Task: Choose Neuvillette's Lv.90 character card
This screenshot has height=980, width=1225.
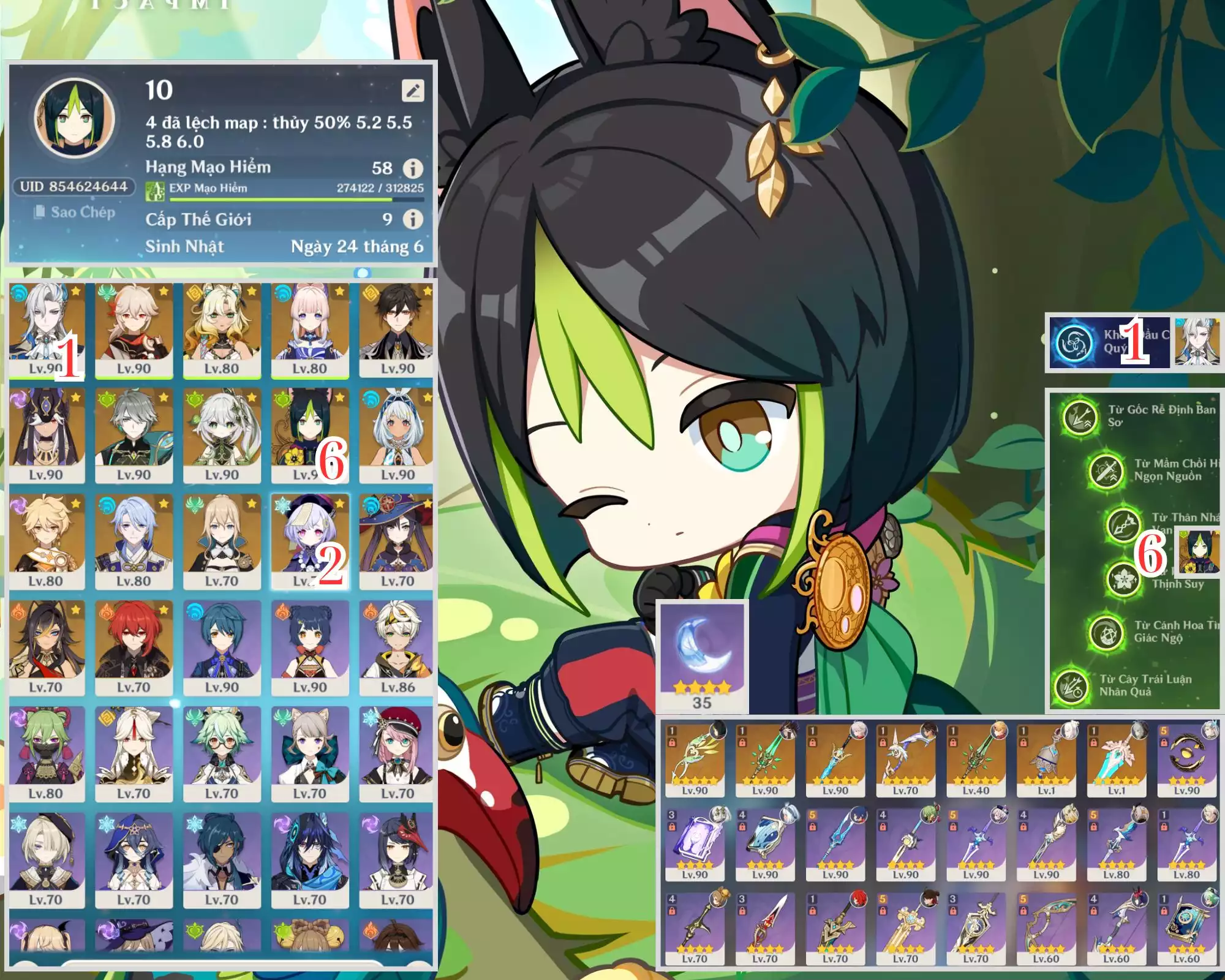Action: point(46,330)
